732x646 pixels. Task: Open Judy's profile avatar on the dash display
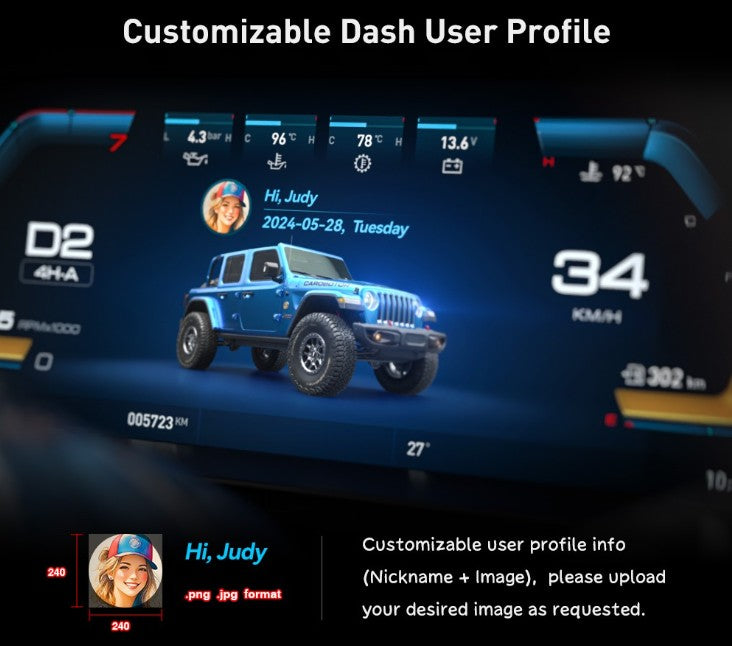[x=227, y=207]
